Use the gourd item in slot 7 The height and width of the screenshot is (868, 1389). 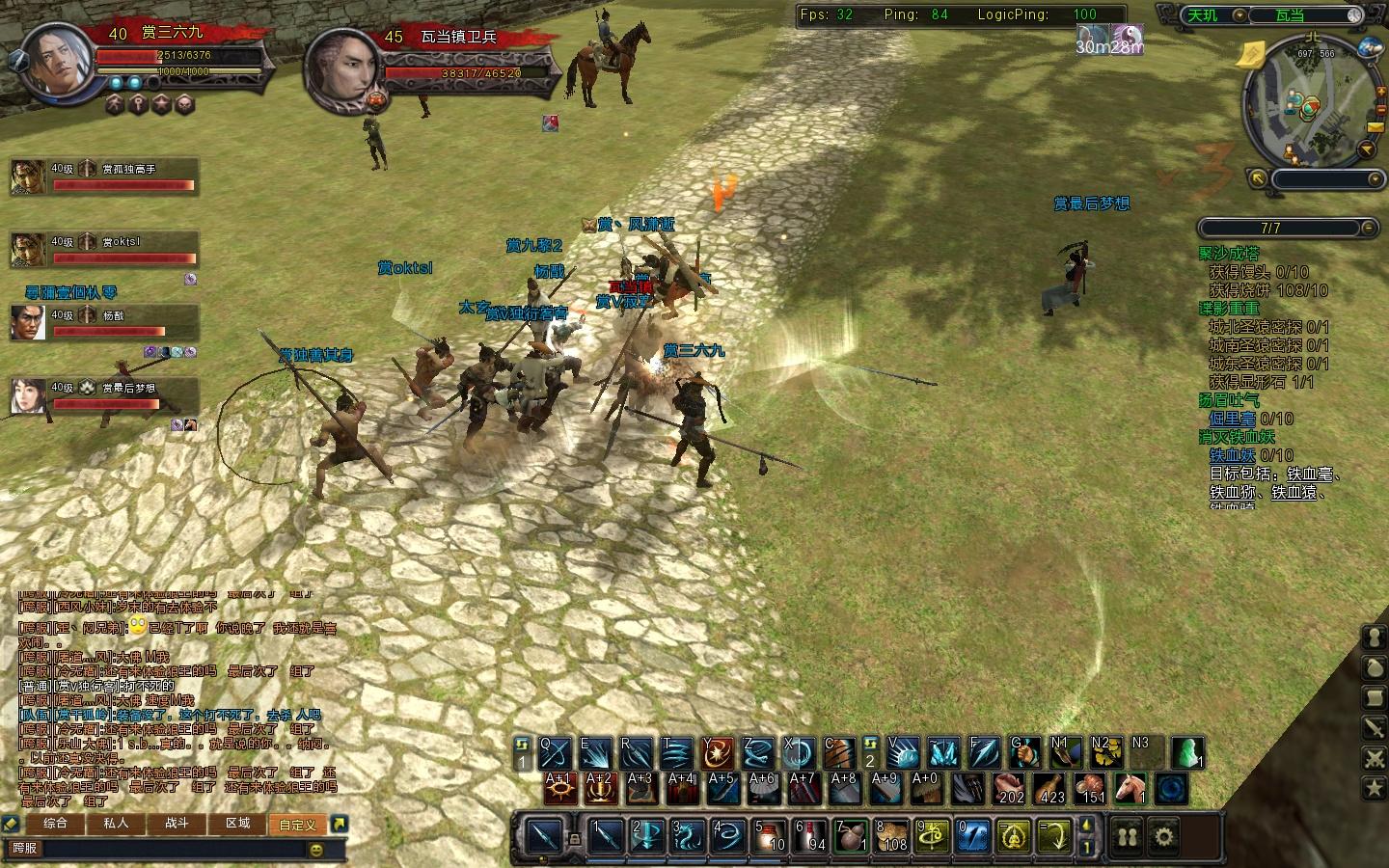click(x=852, y=835)
